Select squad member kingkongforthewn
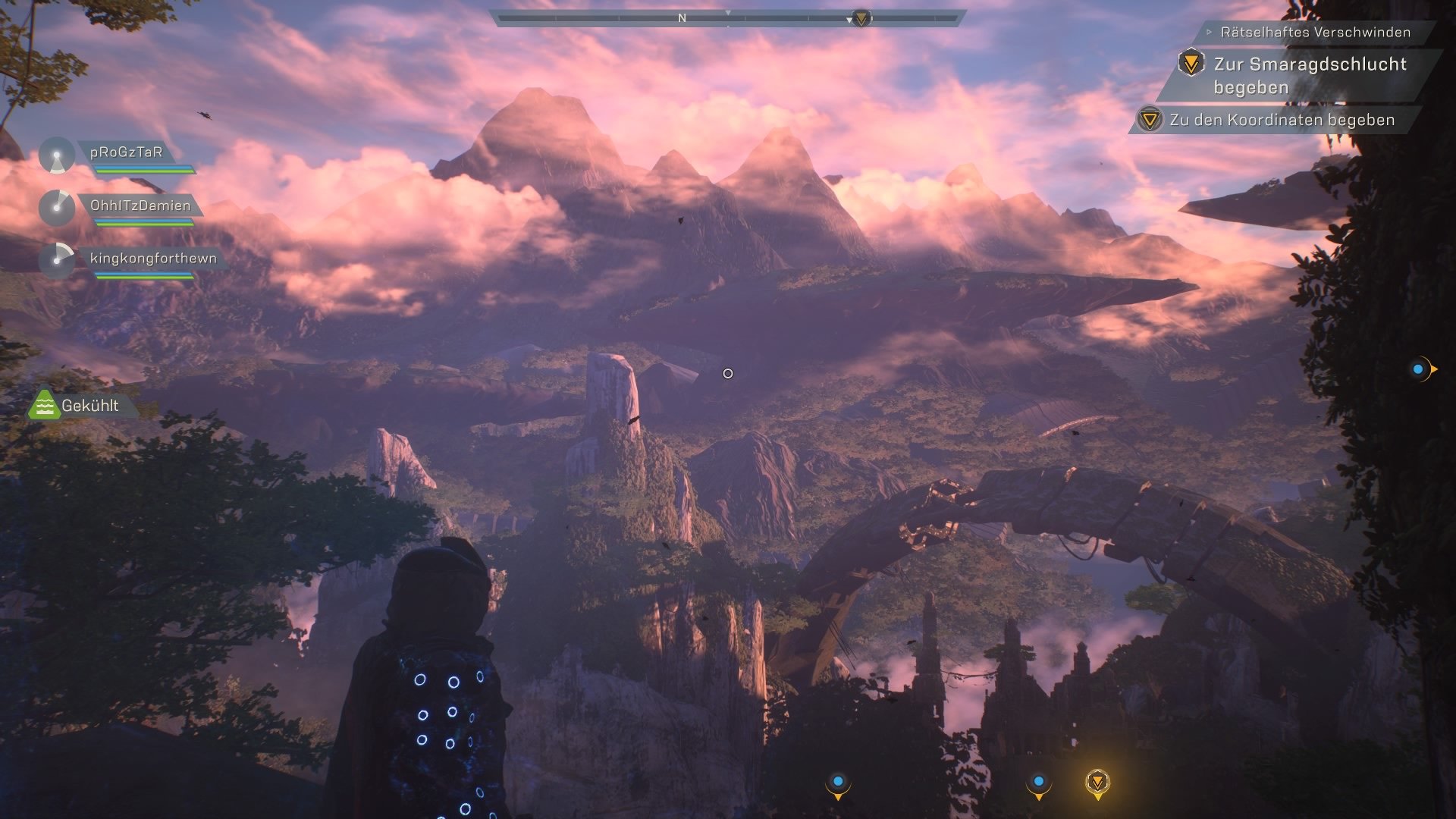Image resolution: width=1456 pixels, height=819 pixels. coord(153,259)
